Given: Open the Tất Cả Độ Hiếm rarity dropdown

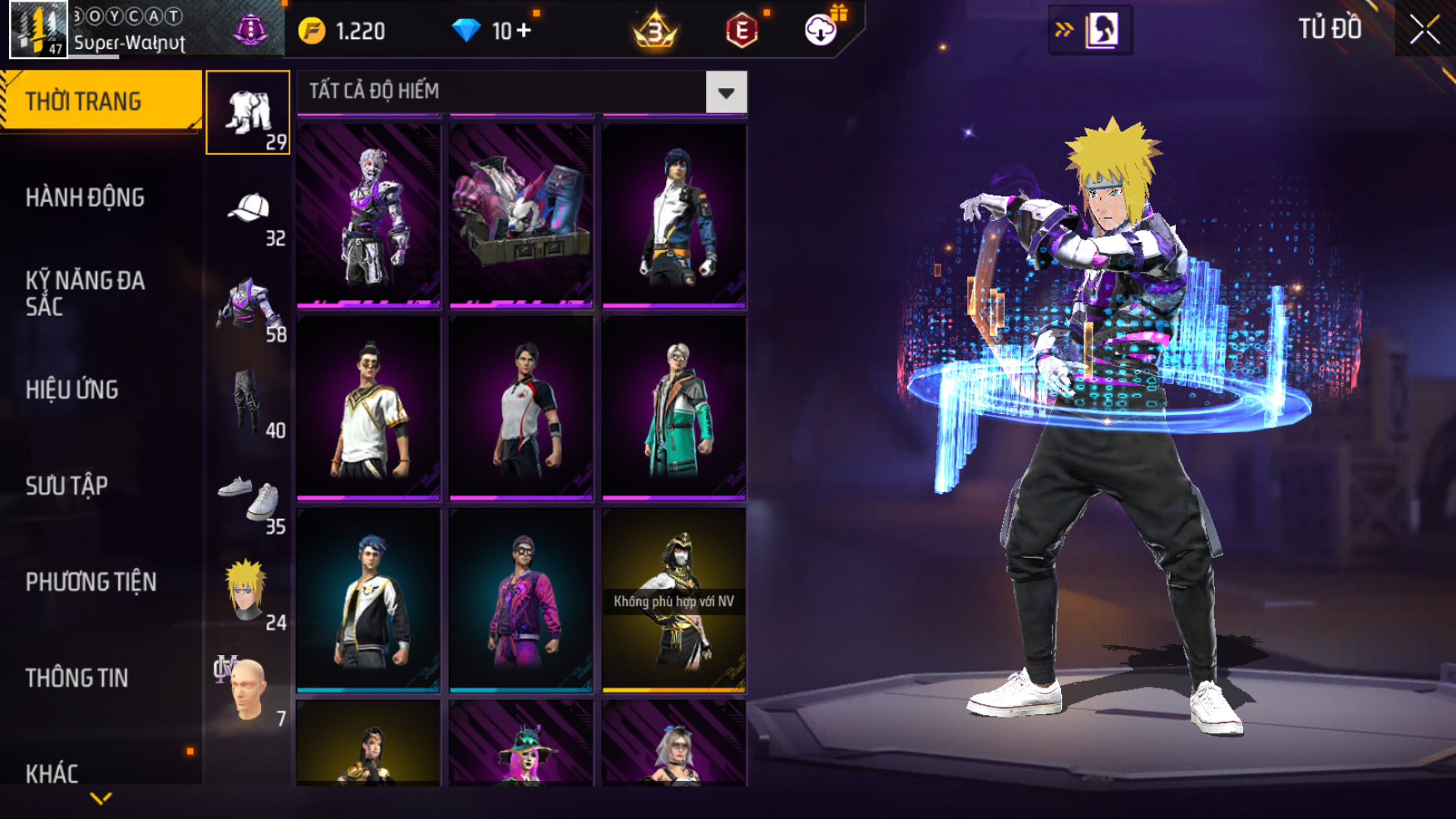Looking at the screenshot, I should pyautogui.click(x=725, y=92).
